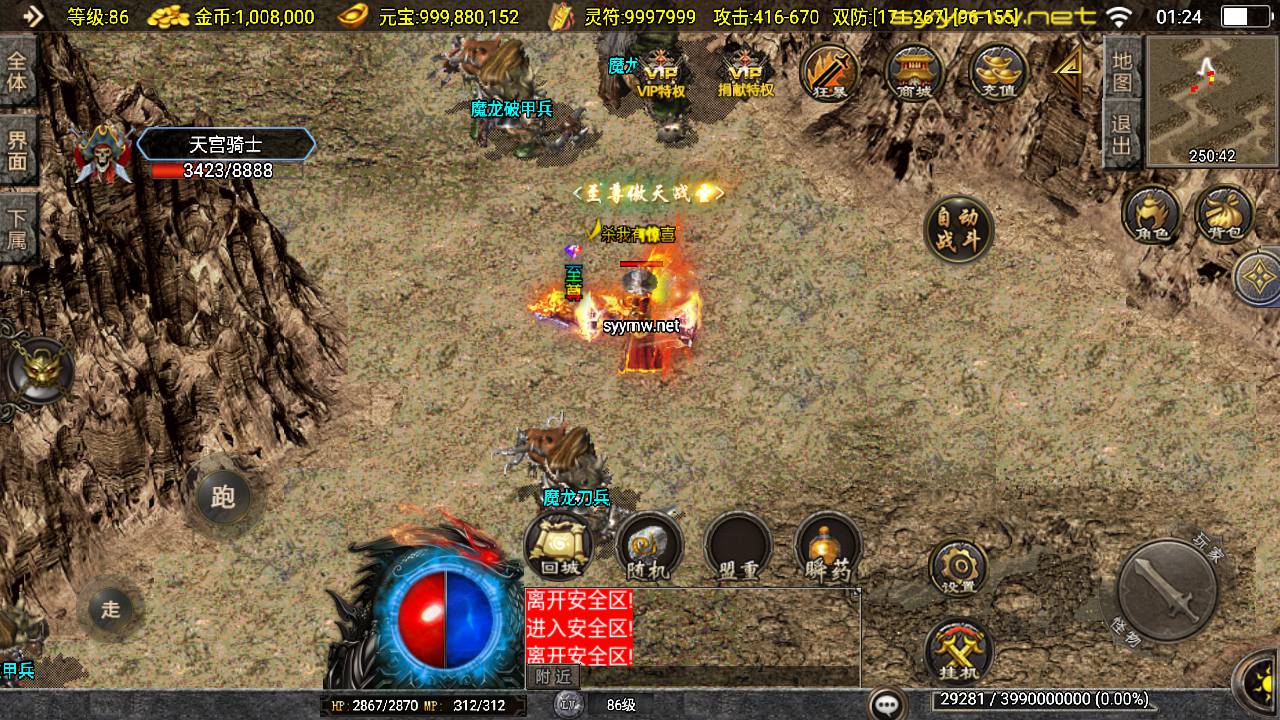
Task: Click the 退出 exit button
Action: click(1123, 135)
